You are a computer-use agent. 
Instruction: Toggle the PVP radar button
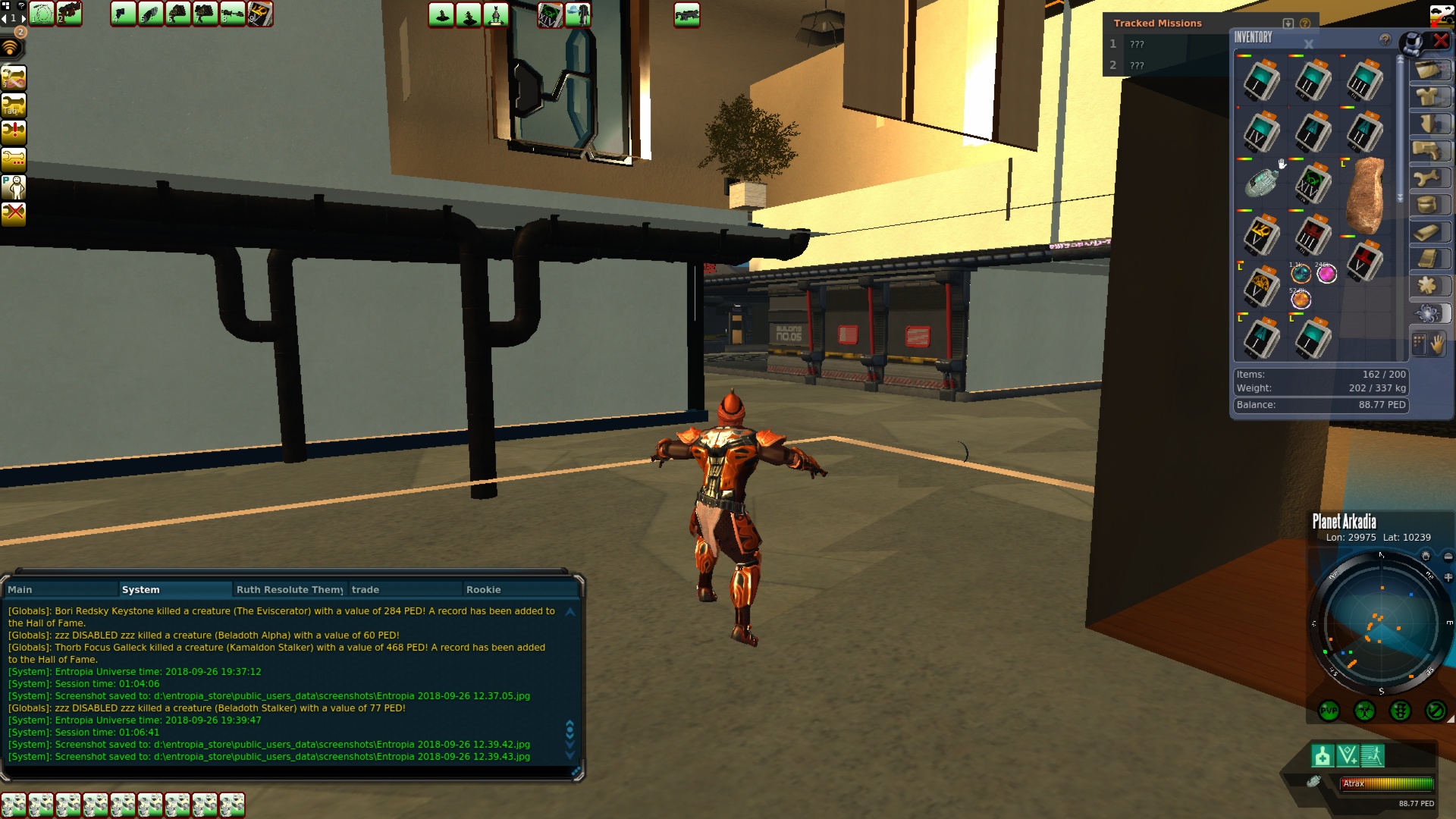[1329, 711]
